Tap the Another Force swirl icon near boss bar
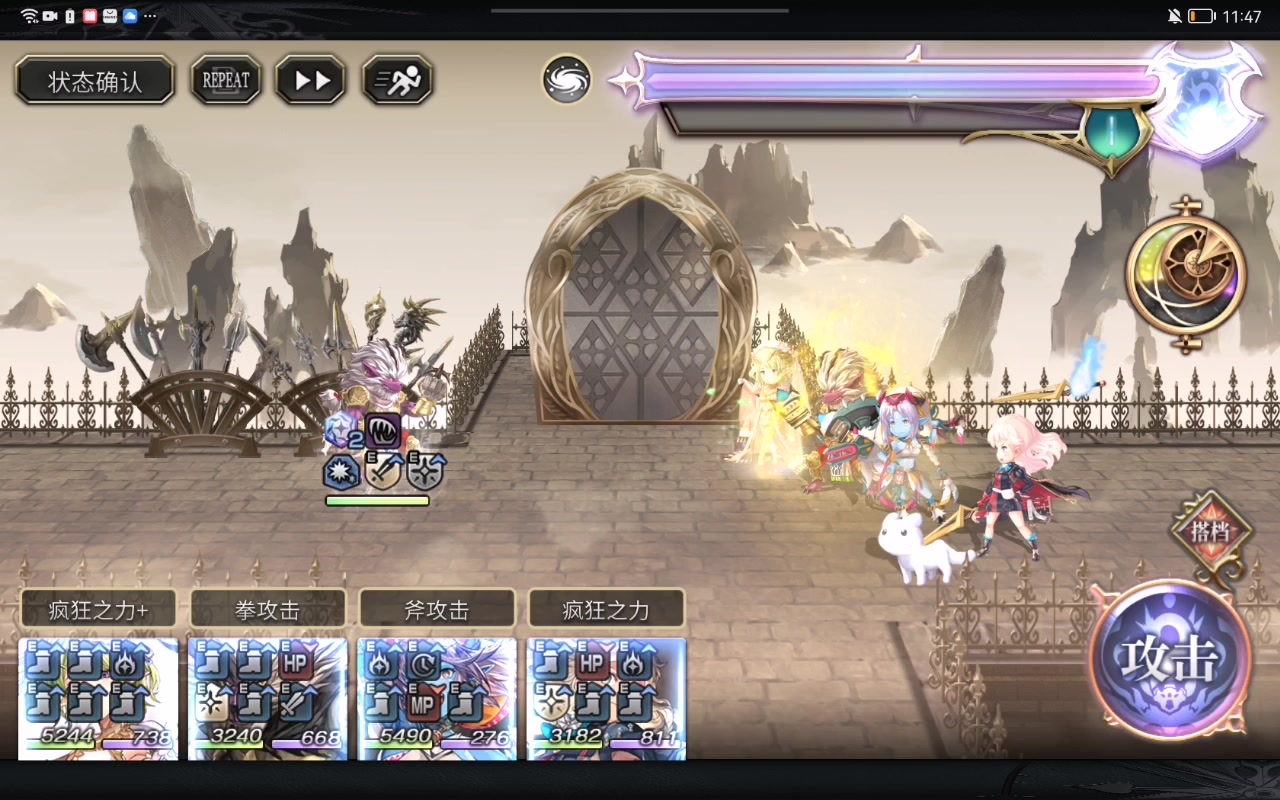The width and height of the screenshot is (1280, 800). [x=566, y=80]
